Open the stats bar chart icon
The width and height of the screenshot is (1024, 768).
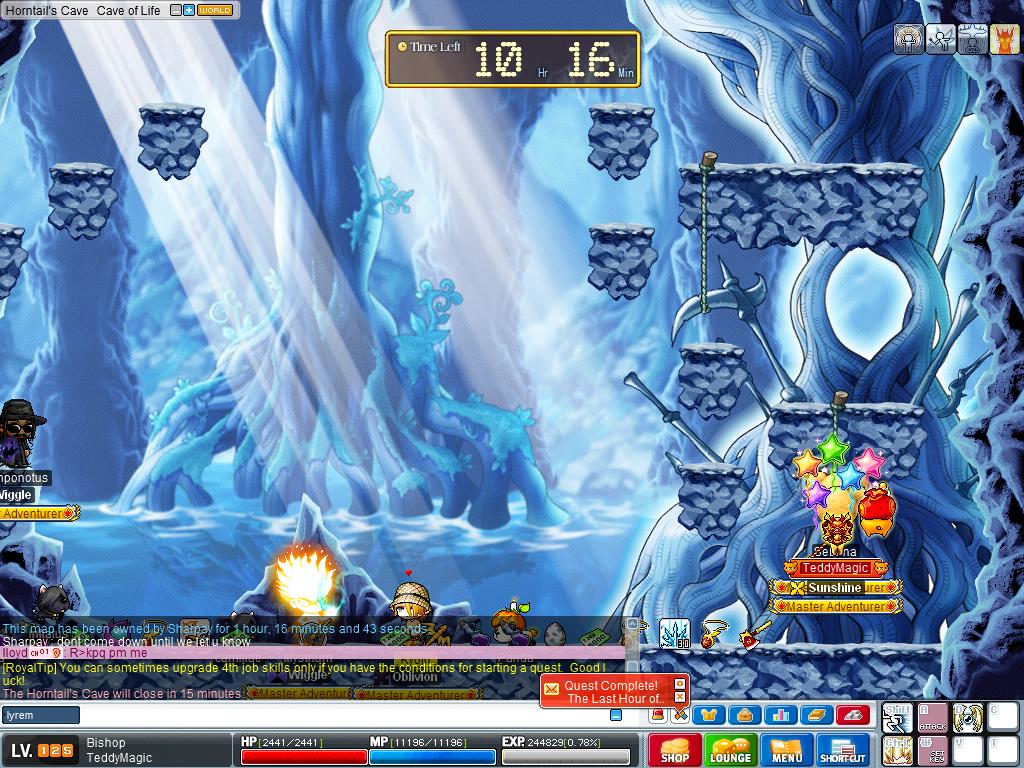point(781,714)
